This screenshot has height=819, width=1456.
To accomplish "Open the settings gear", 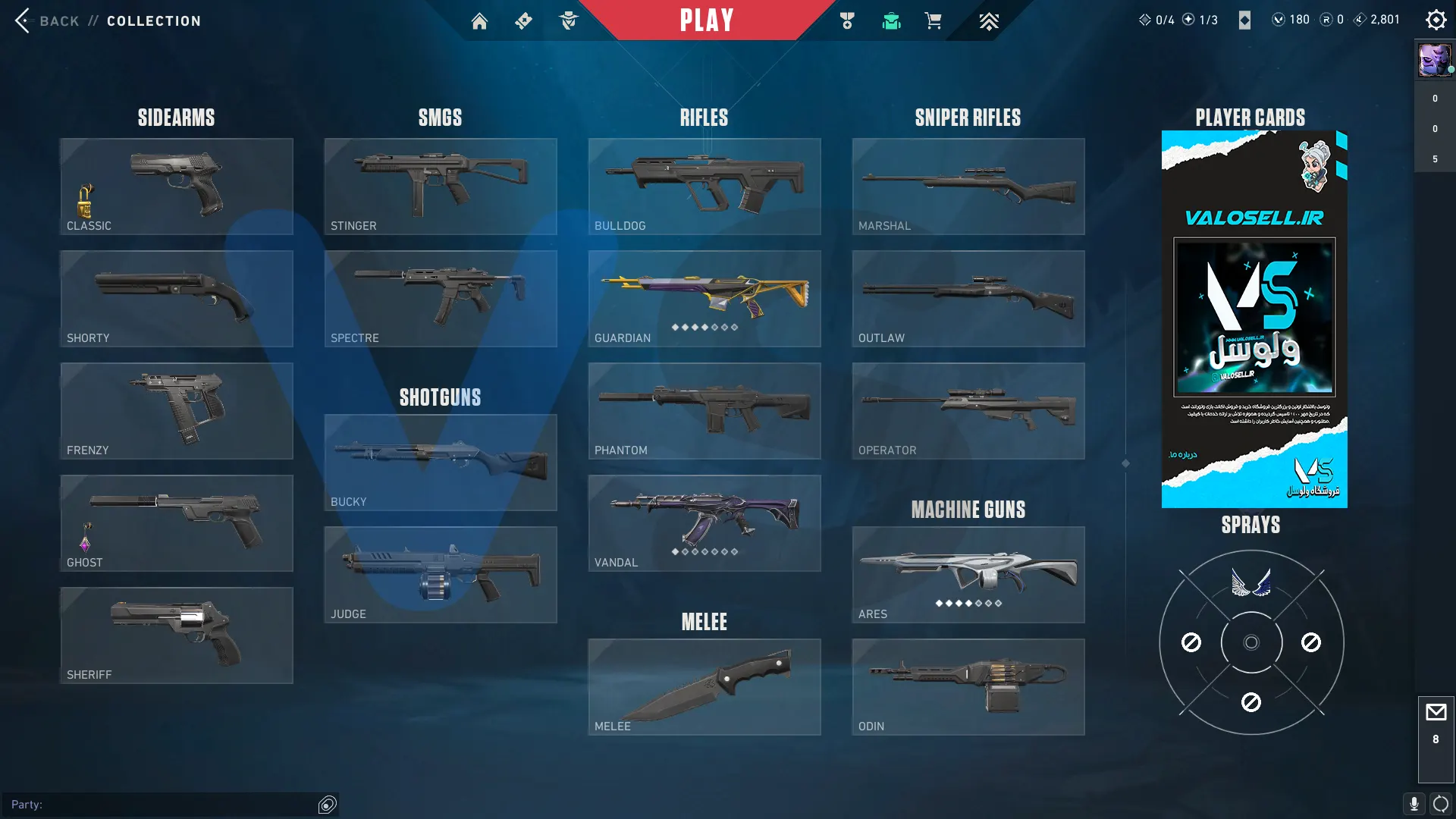I will [1436, 20].
